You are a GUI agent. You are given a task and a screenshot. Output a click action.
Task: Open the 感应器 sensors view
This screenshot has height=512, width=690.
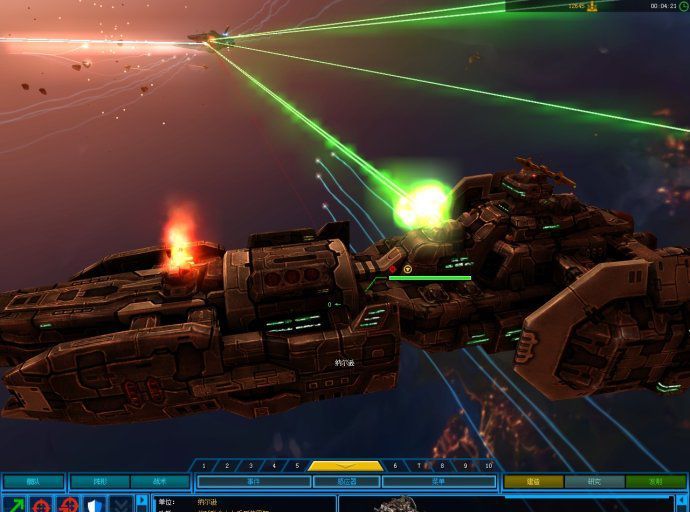click(x=345, y=481)
